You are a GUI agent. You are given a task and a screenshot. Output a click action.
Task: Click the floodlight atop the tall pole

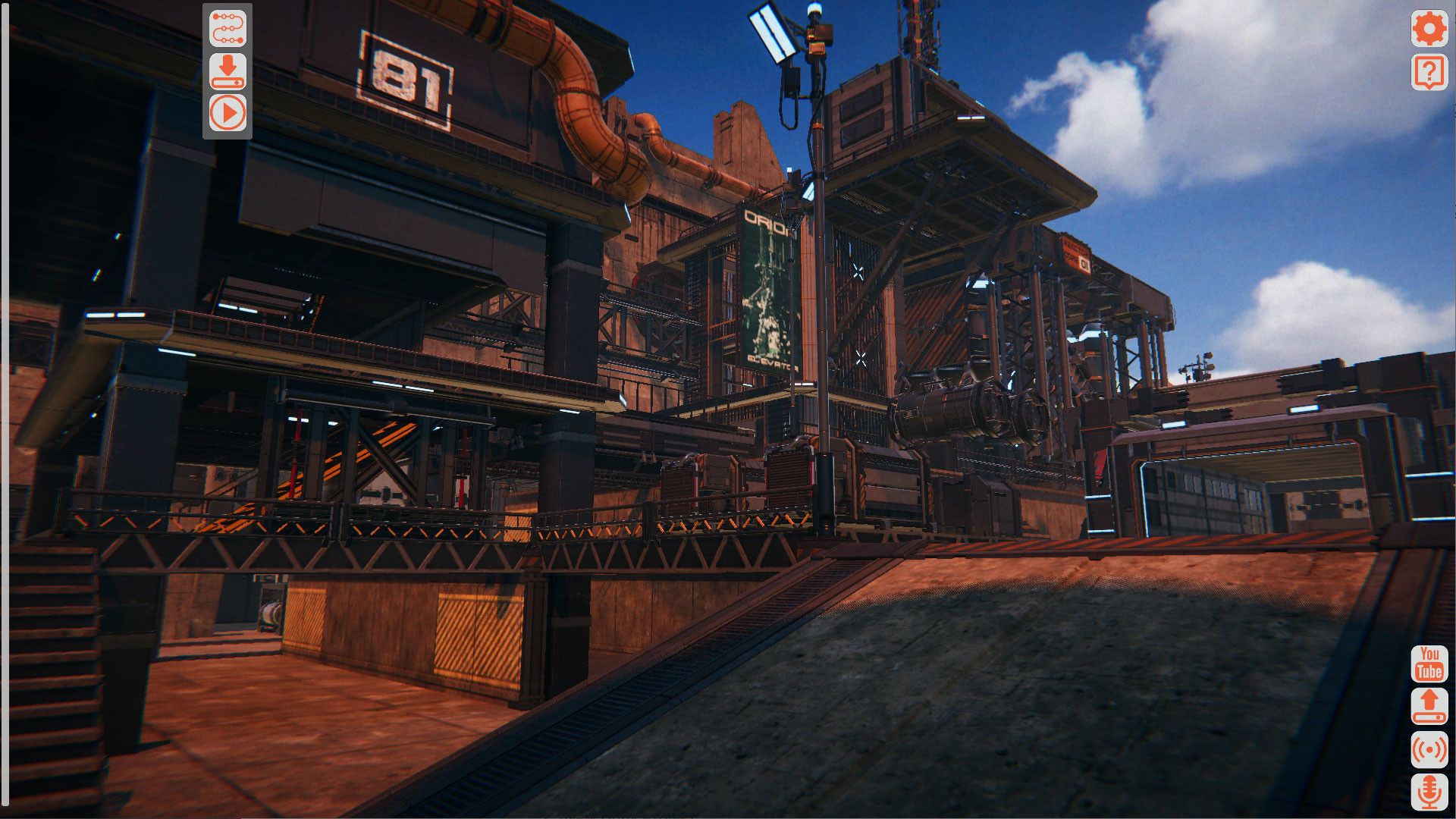(x=773, y=34)
